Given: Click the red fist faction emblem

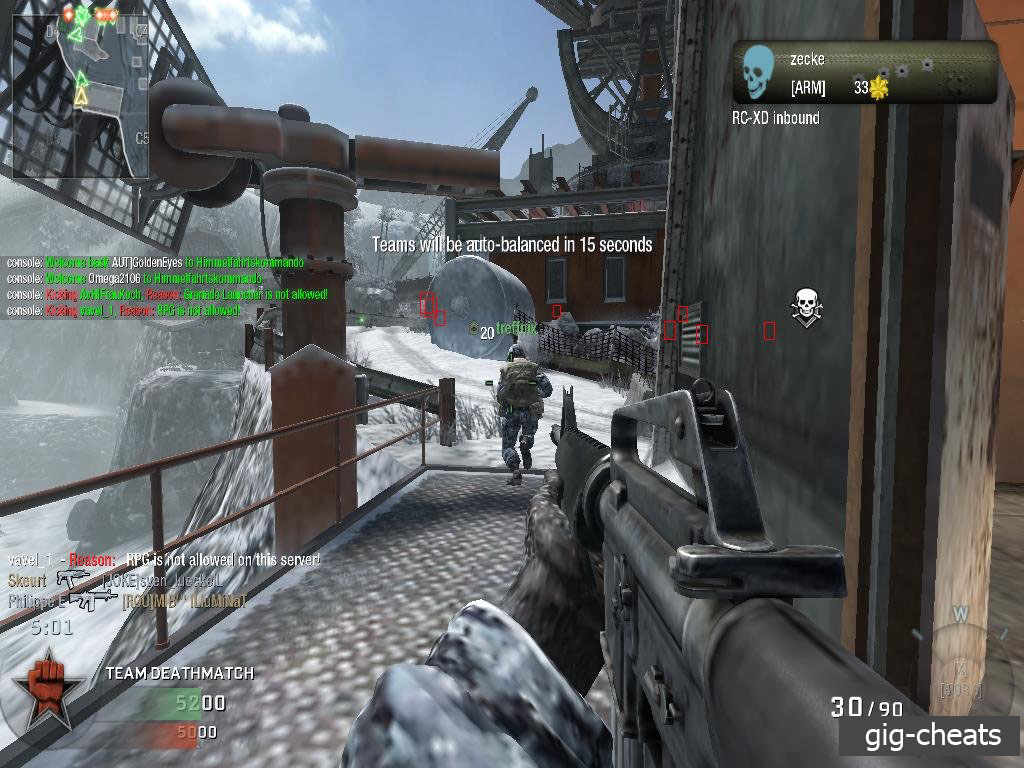Looking at the screenshot, I should pyautogui.click(x=43, y=689).
